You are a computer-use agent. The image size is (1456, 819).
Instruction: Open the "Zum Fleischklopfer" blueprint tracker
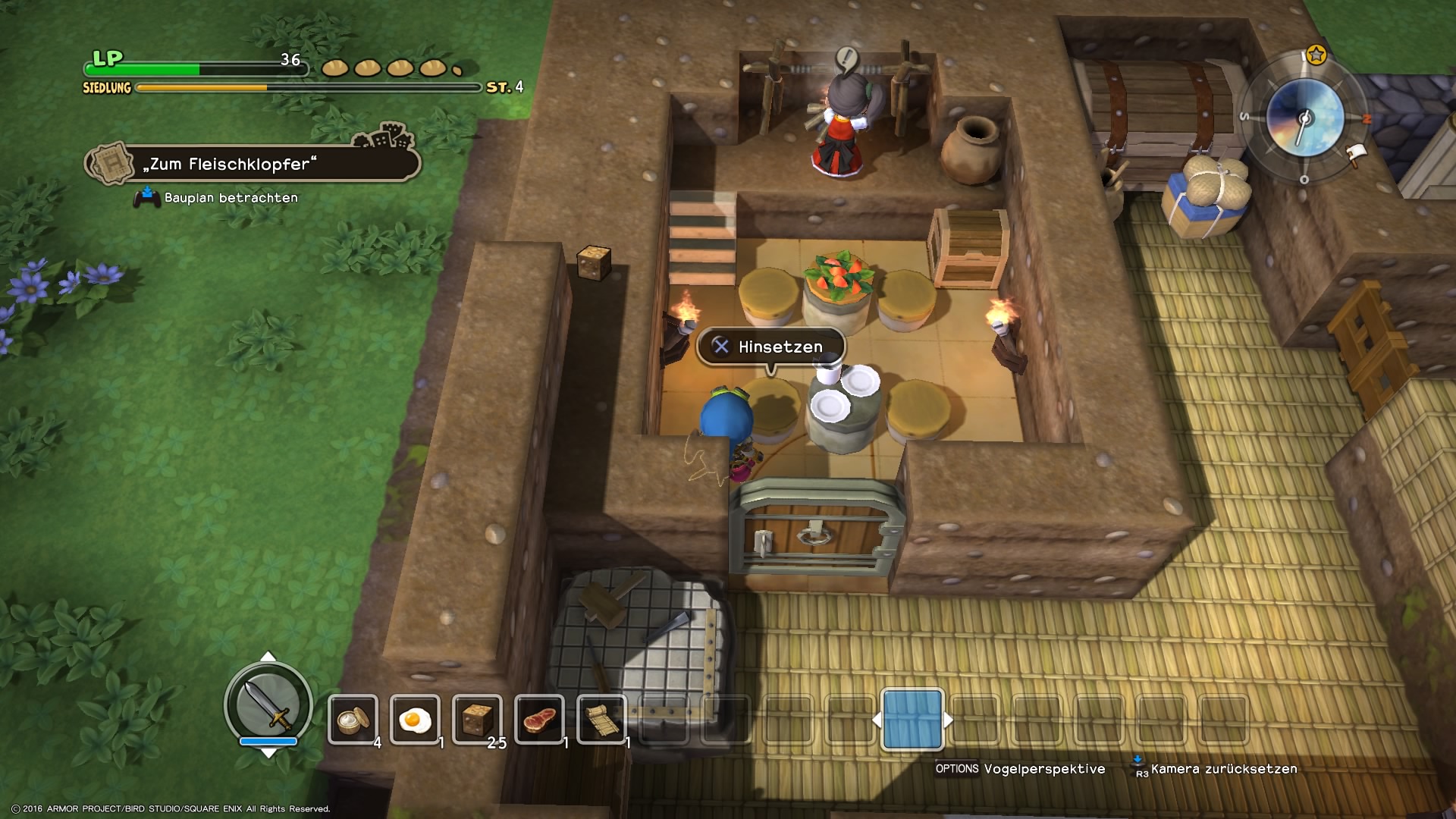click(x=254, y=164)
